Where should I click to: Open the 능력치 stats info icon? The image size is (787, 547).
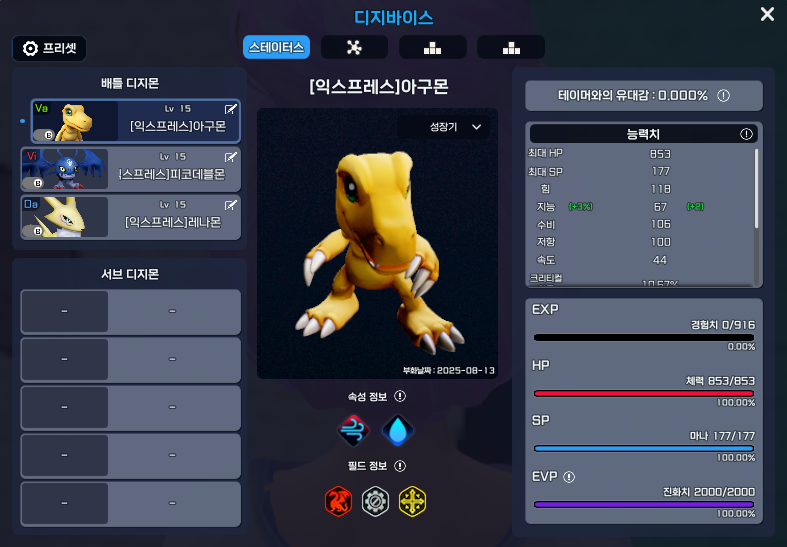[x=746, y=134]
